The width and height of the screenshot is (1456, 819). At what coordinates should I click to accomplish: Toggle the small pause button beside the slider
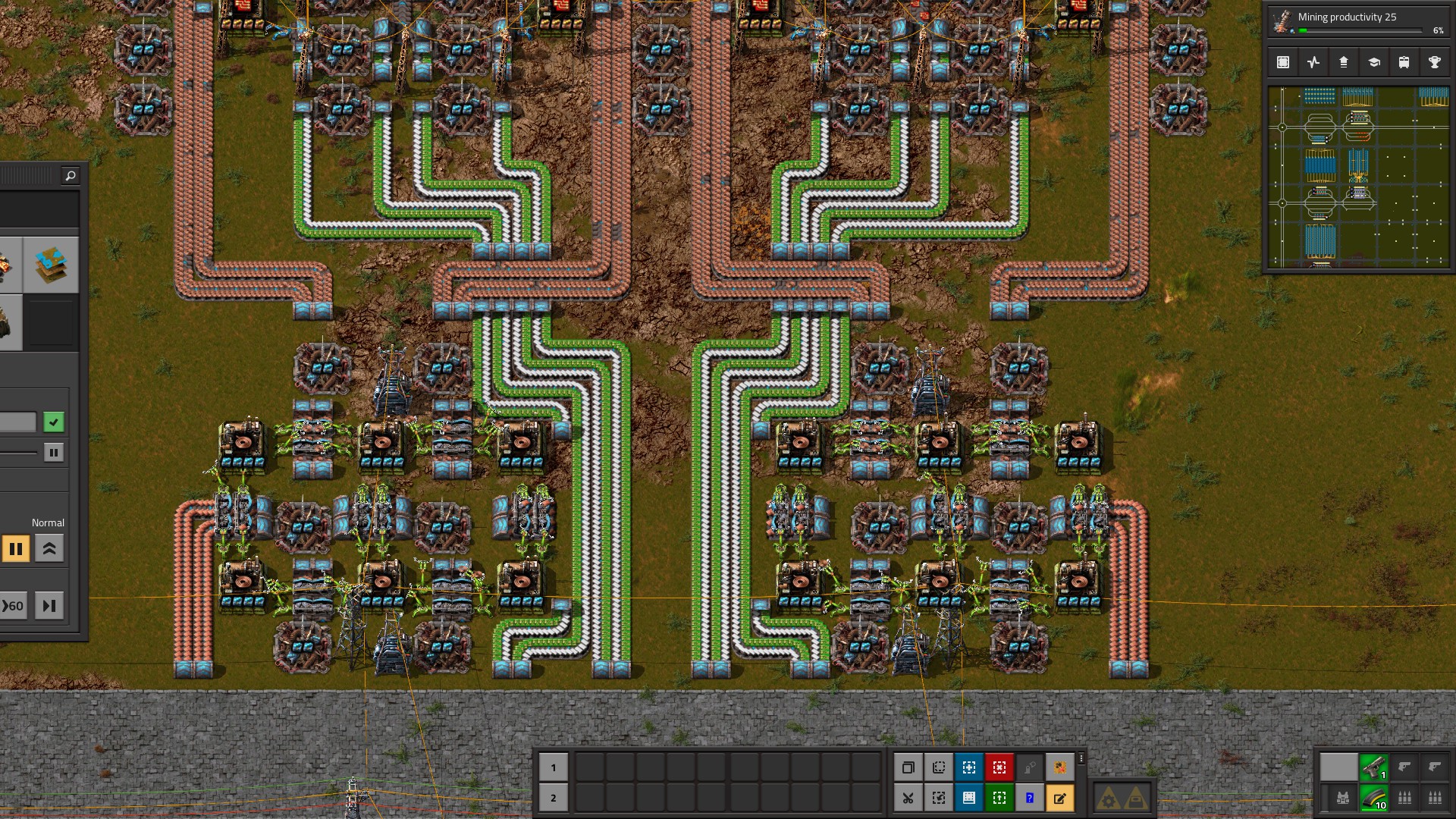[53, 452]
